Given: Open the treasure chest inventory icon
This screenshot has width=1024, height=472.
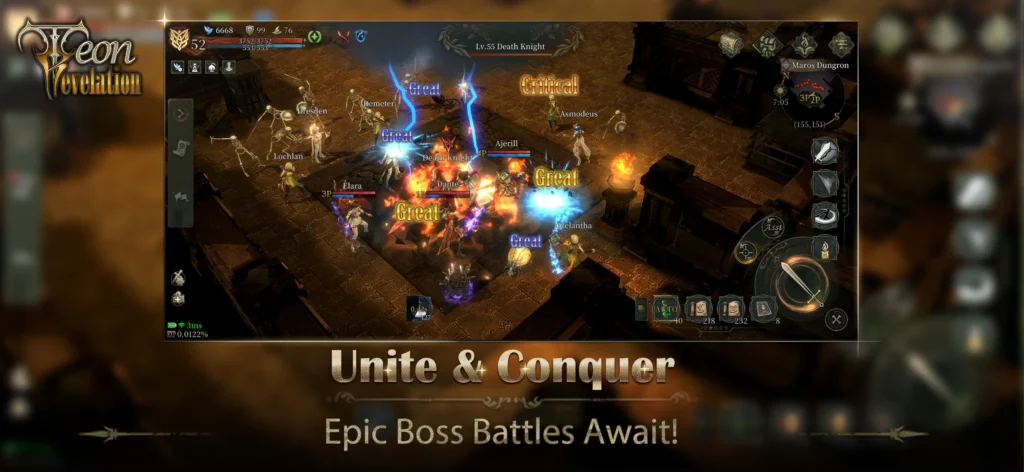Looking at the screenshot, I should point(731,44).
